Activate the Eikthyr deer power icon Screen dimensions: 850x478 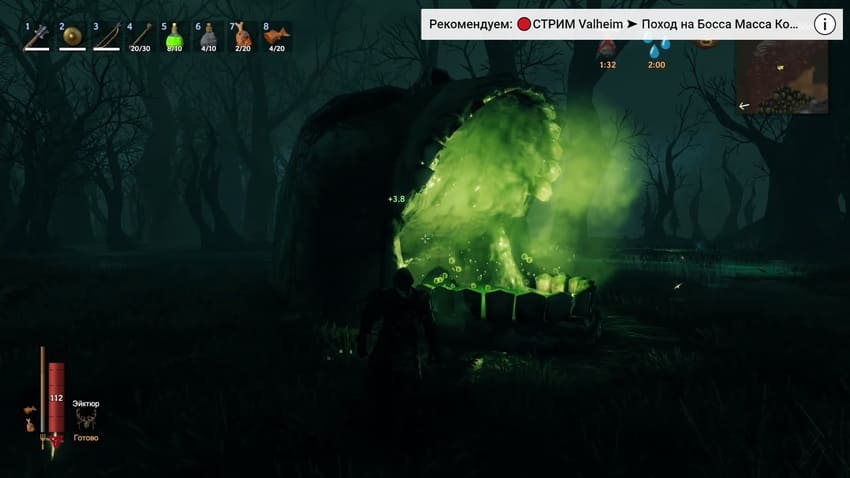(x=86, y=419)
